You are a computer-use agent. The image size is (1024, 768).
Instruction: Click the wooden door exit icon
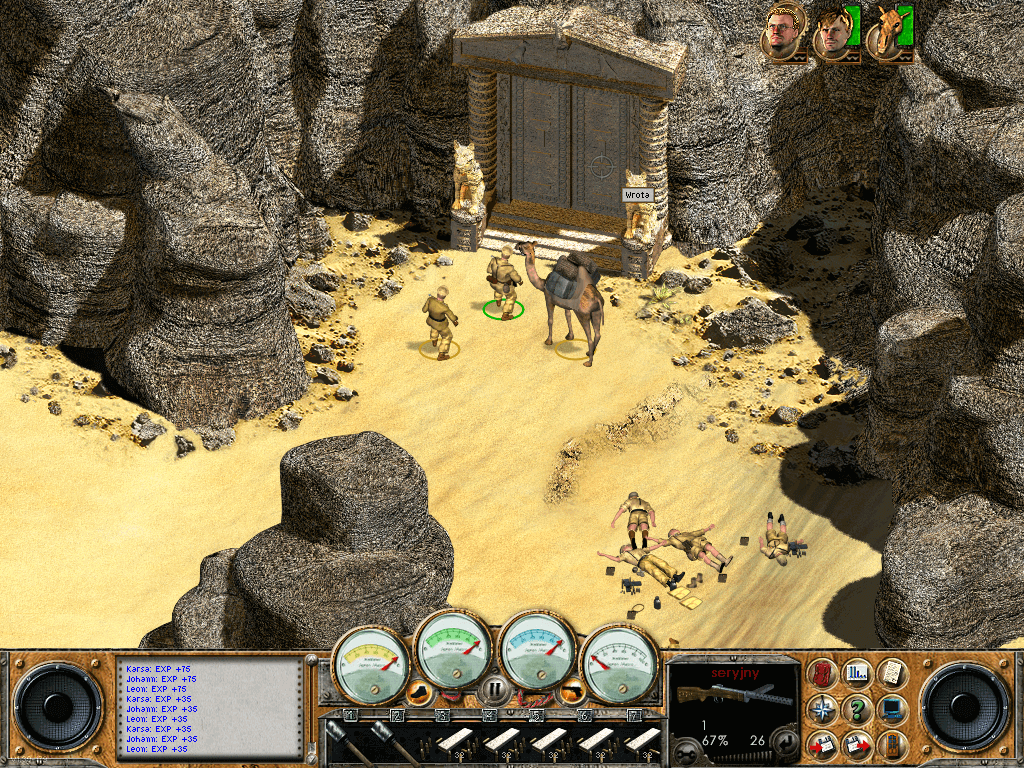(x=890, y=744)
